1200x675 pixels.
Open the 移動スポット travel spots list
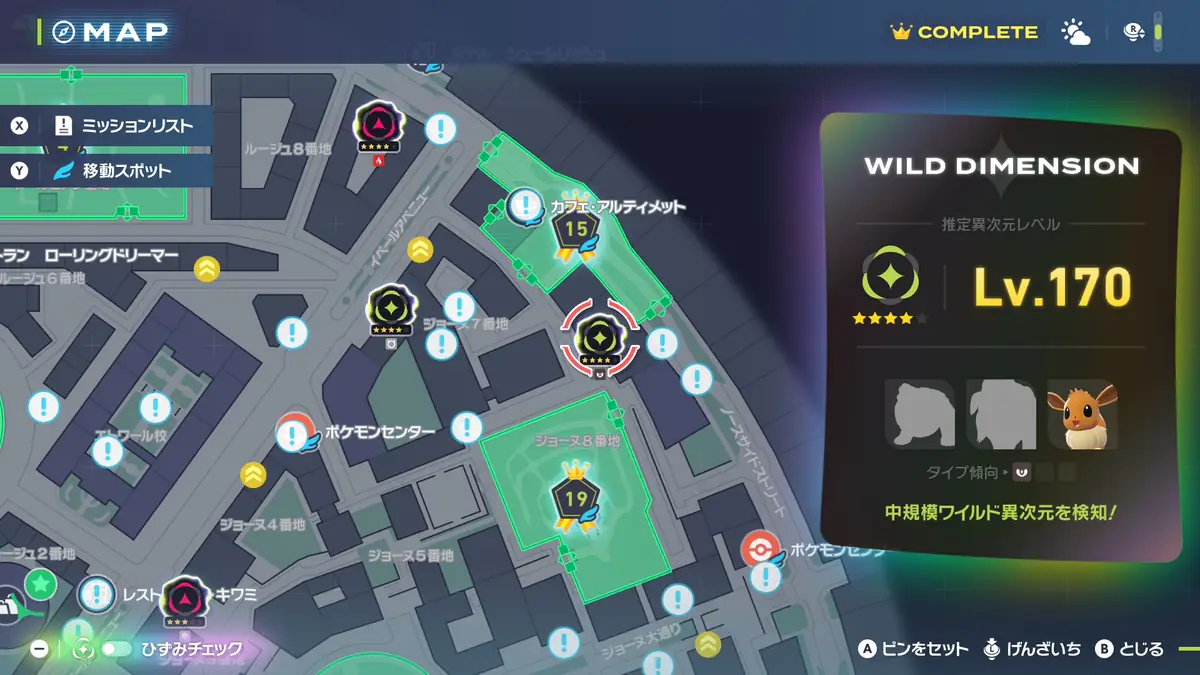[110, 171]
